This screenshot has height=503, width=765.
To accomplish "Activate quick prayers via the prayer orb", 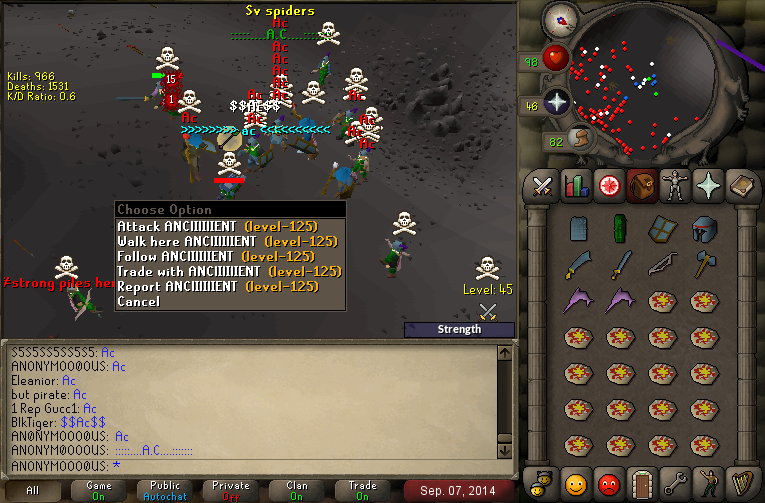I will pos(557,102).
